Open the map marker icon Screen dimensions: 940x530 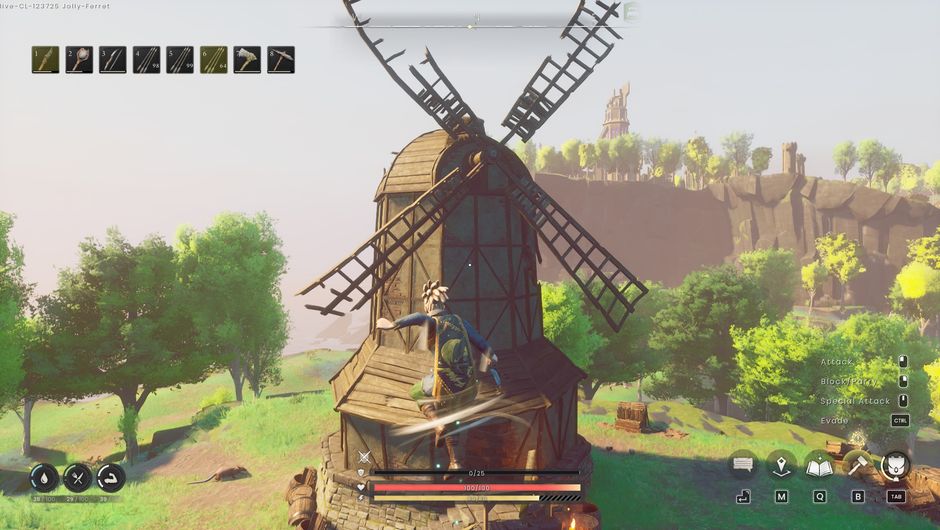point(781,464)
